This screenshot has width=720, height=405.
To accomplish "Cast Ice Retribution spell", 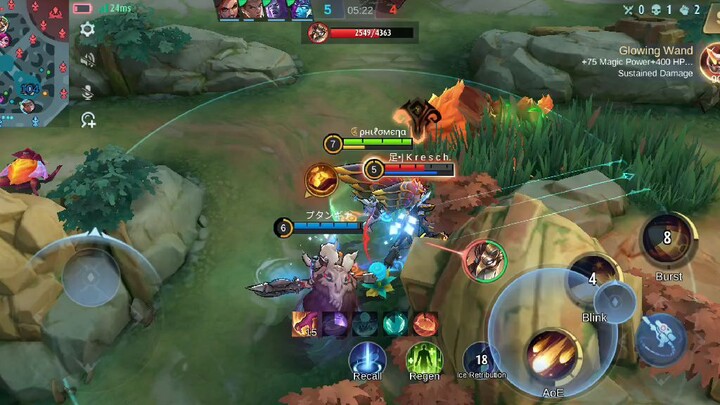I will tap(480, 358).
